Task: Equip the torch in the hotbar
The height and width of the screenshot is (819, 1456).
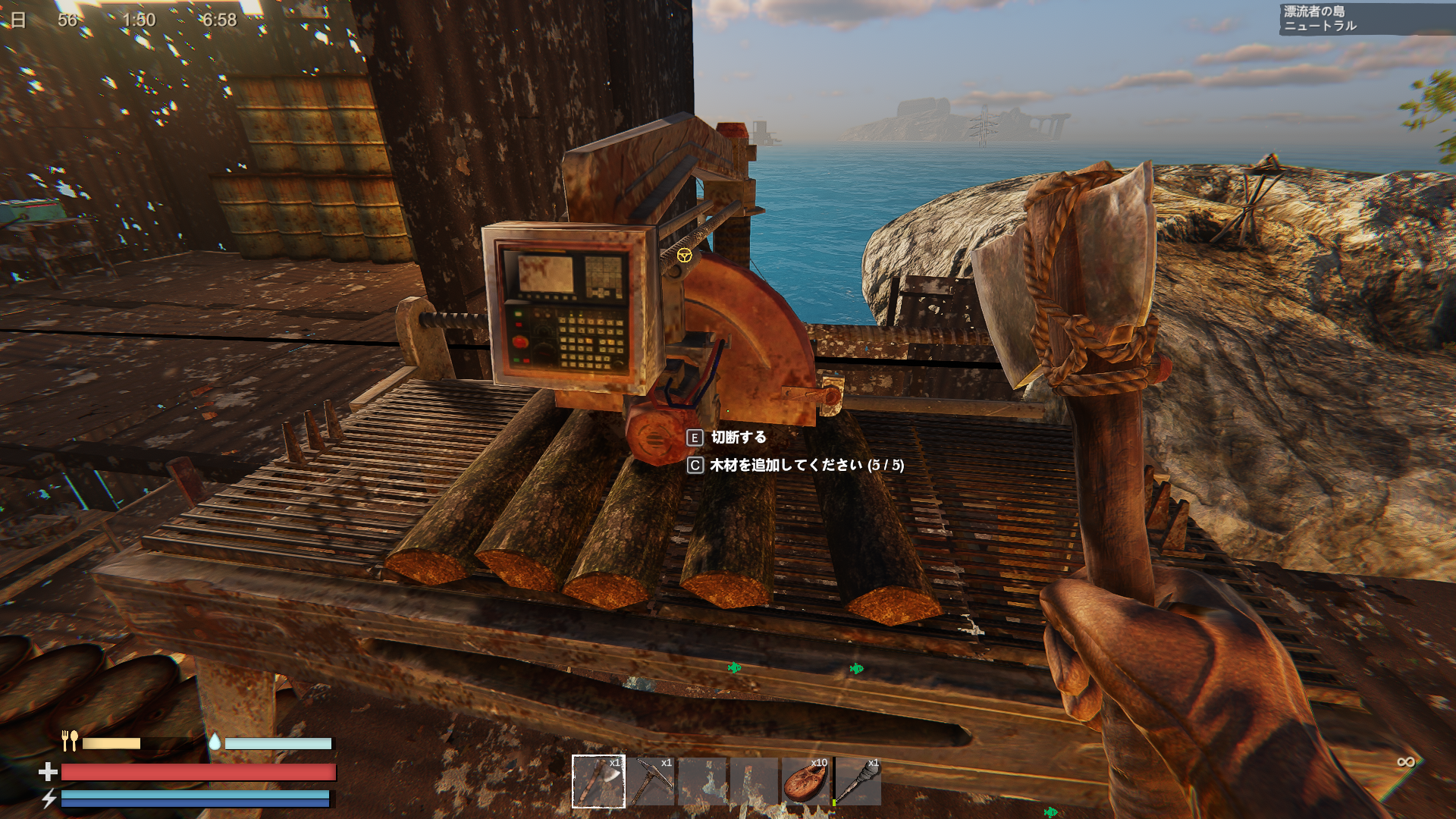Action: [x=858, y=781]
